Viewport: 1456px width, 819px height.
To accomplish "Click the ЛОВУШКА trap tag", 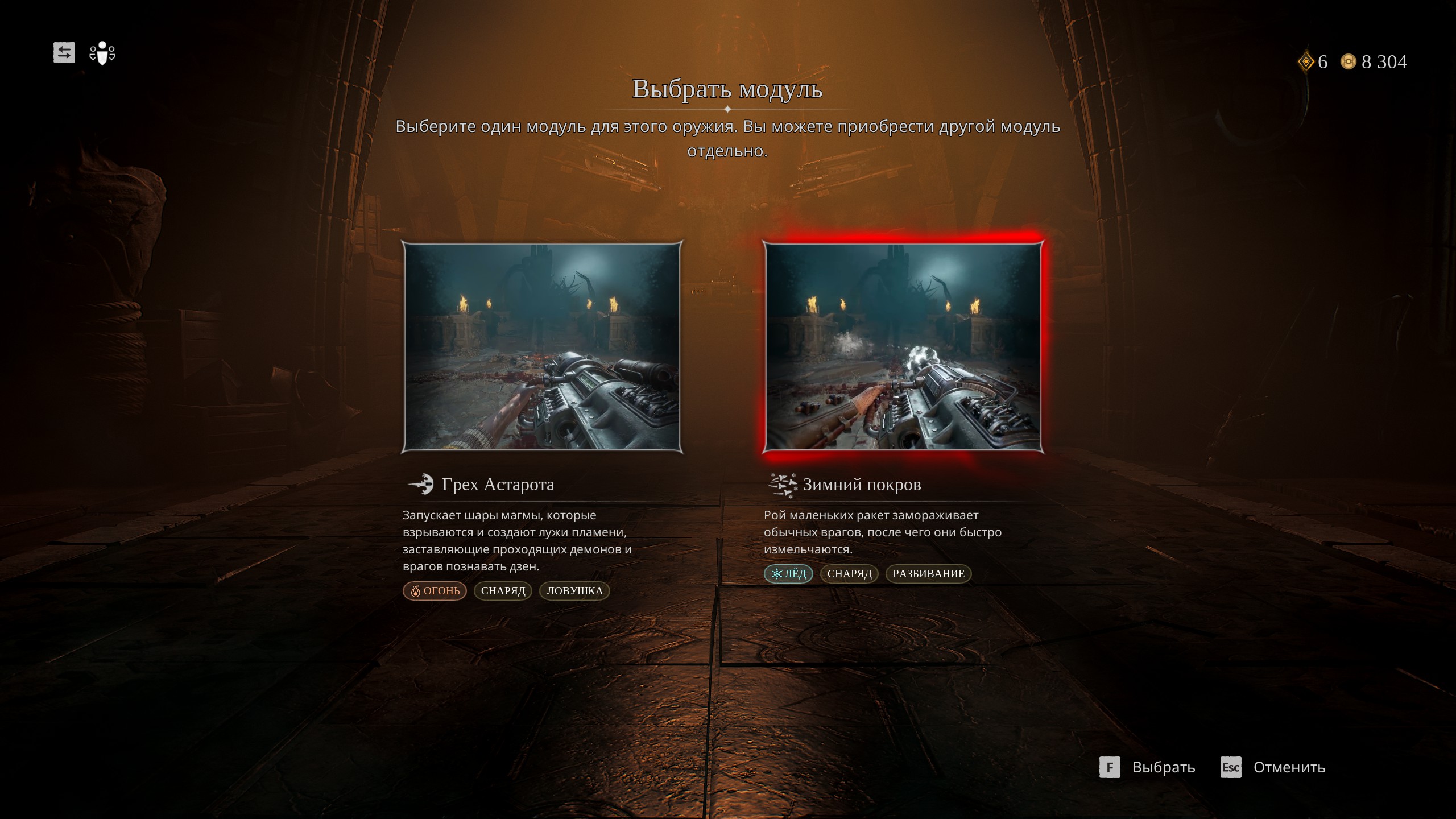I will point(574,591).
